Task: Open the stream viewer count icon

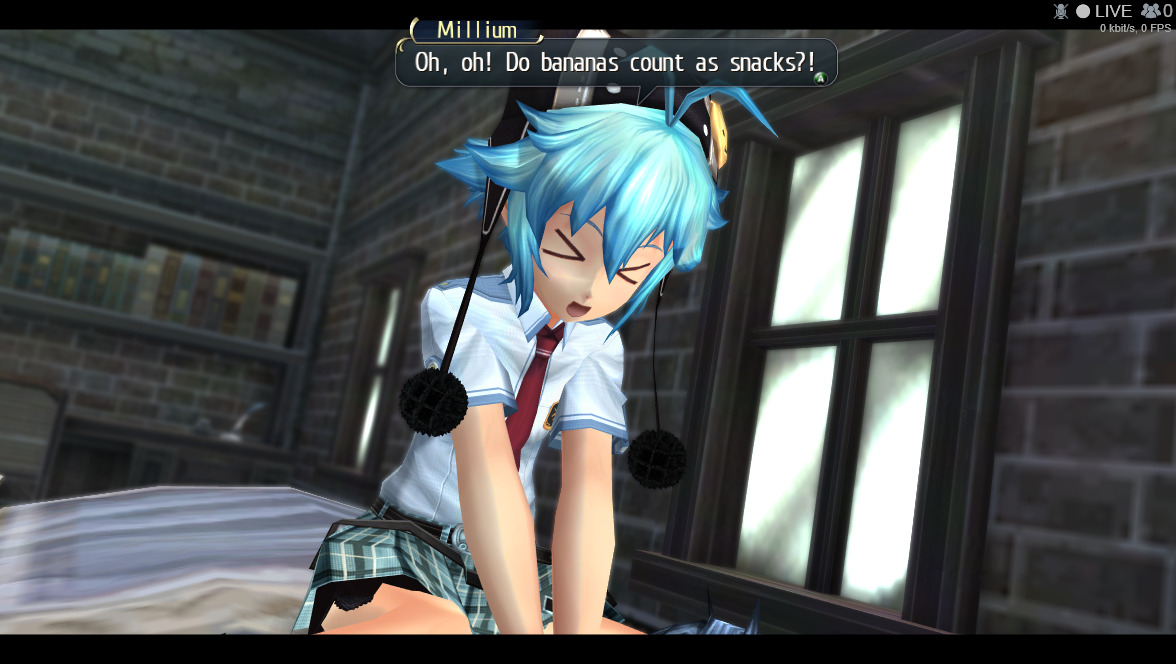Action: (1150, 11)
